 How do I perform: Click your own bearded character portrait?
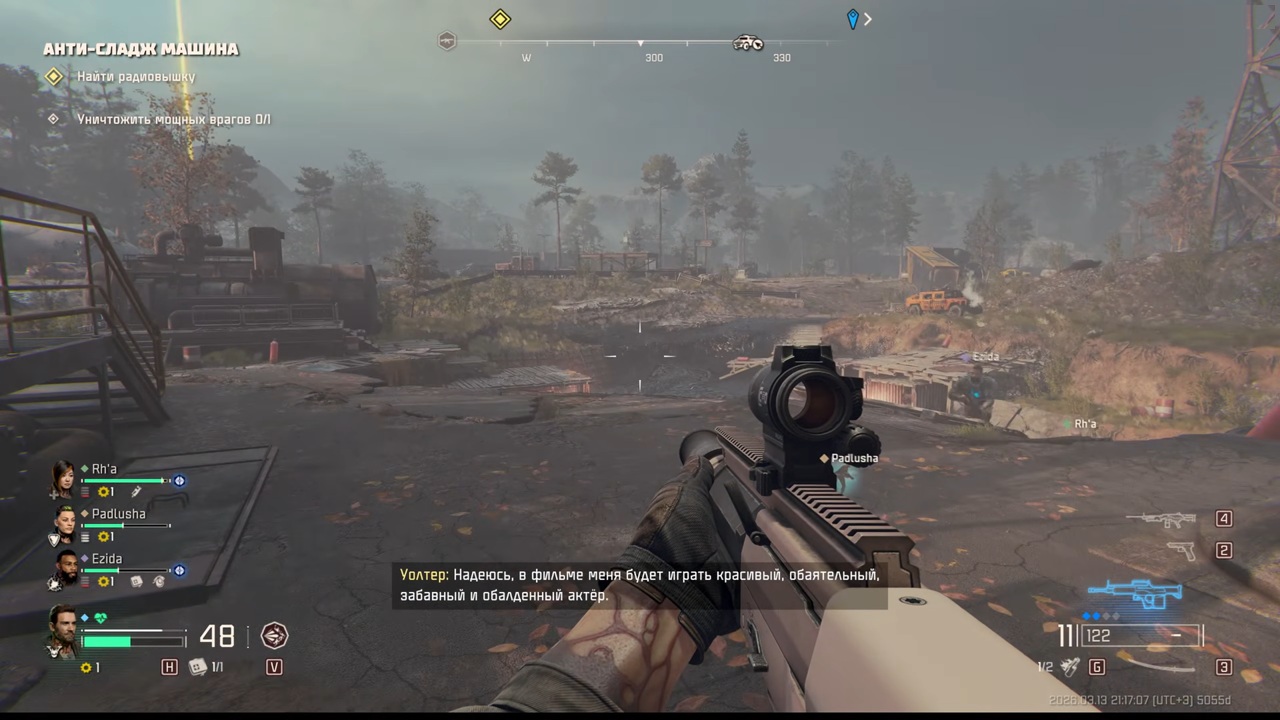(x=62, y=632)
